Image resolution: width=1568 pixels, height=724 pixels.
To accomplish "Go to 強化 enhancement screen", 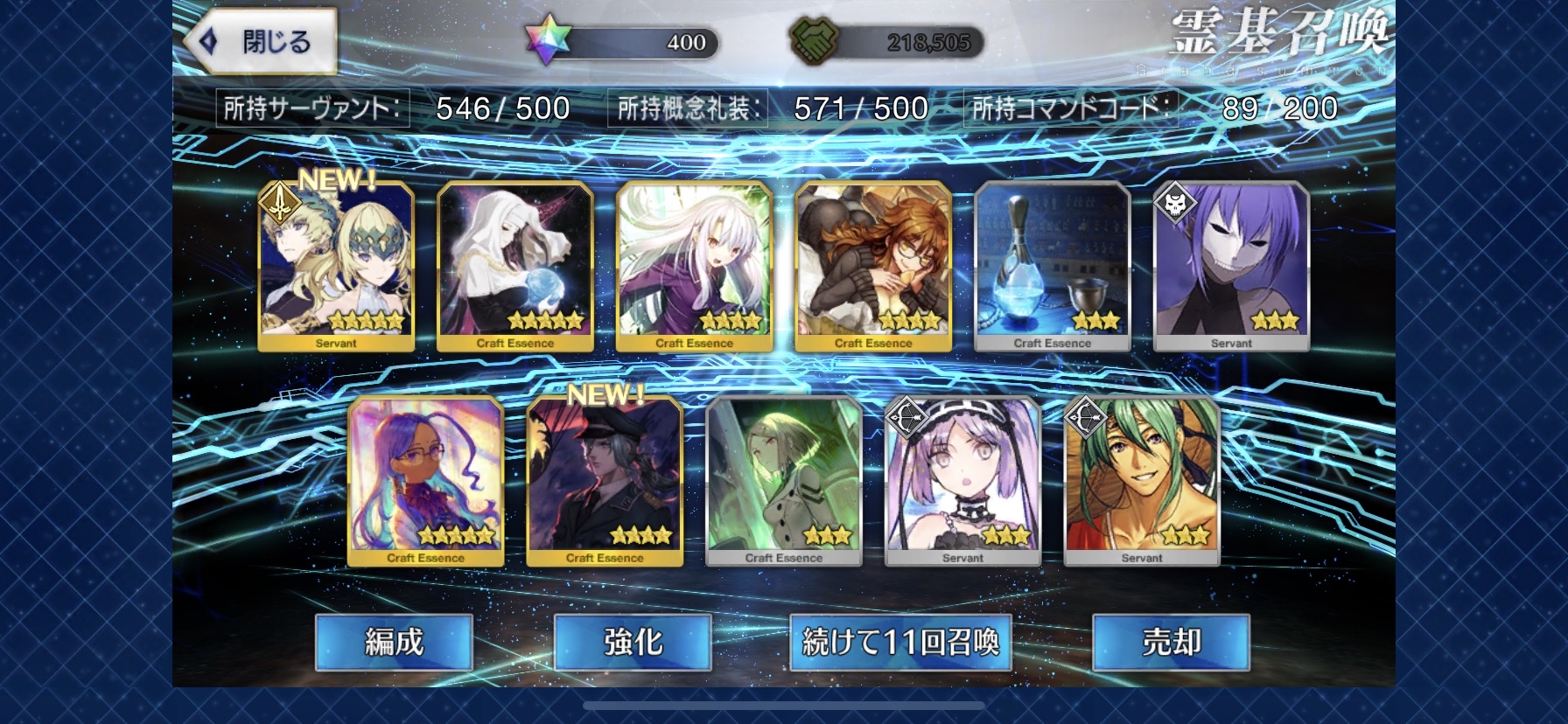I will 633,643.
